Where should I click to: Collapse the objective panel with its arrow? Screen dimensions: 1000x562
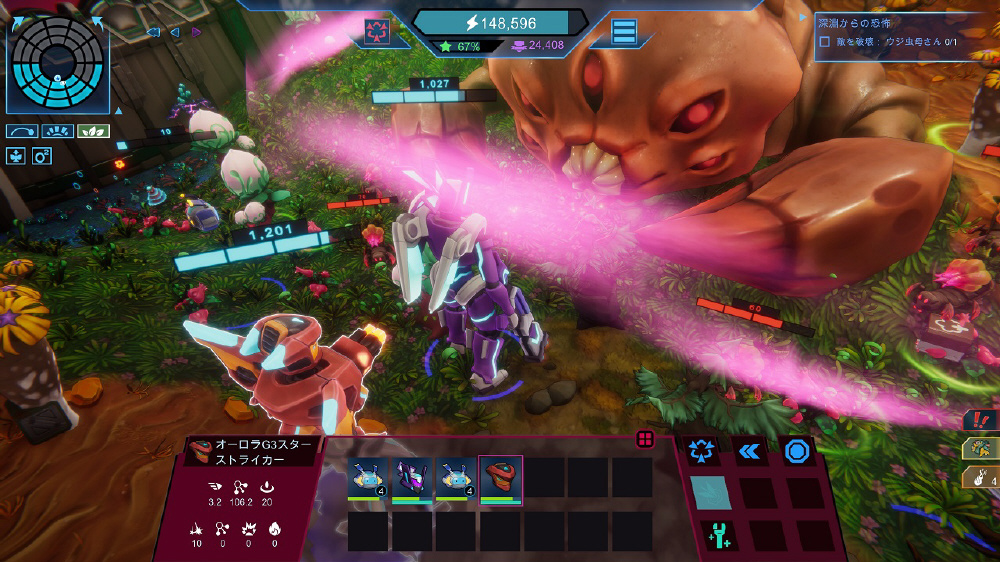802,17
